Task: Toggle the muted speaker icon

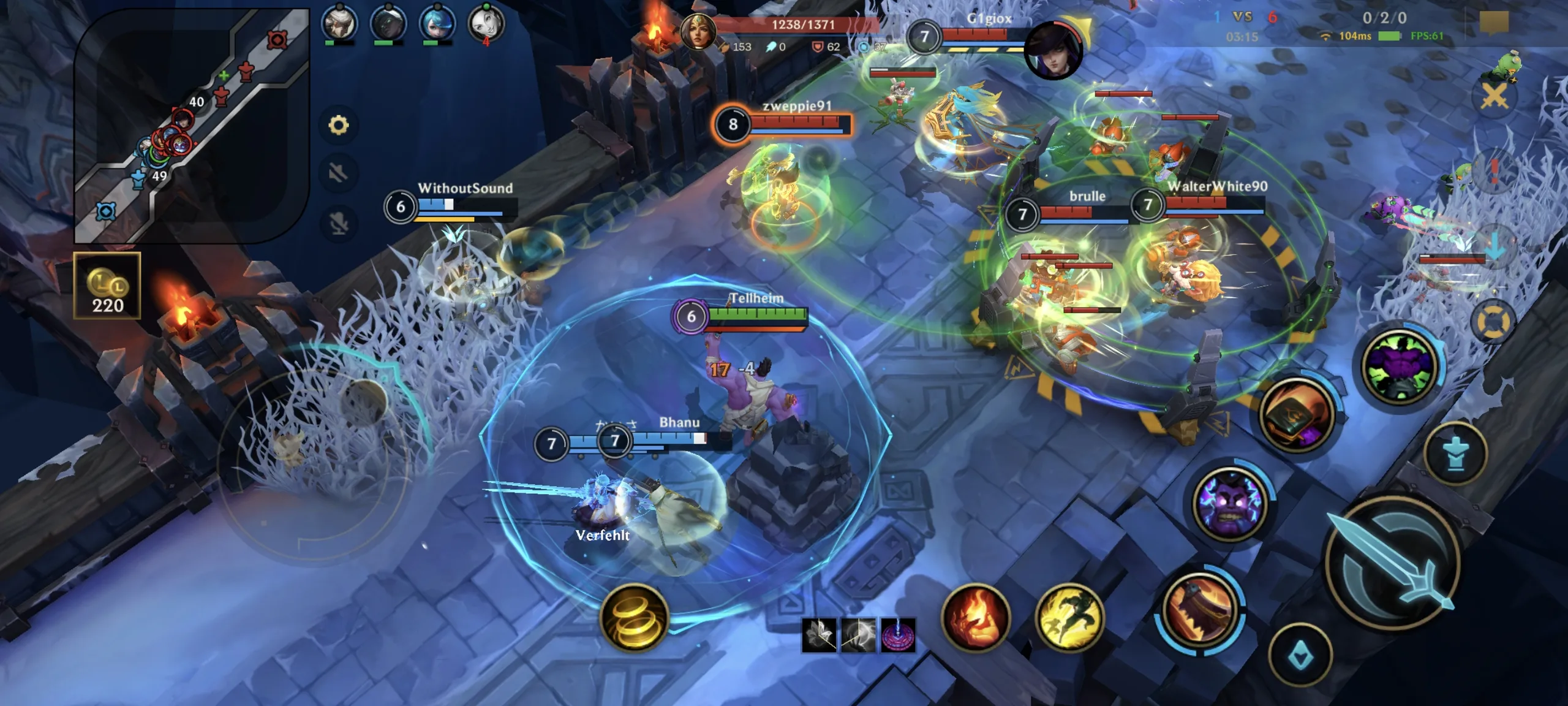Action: (339, 173)
